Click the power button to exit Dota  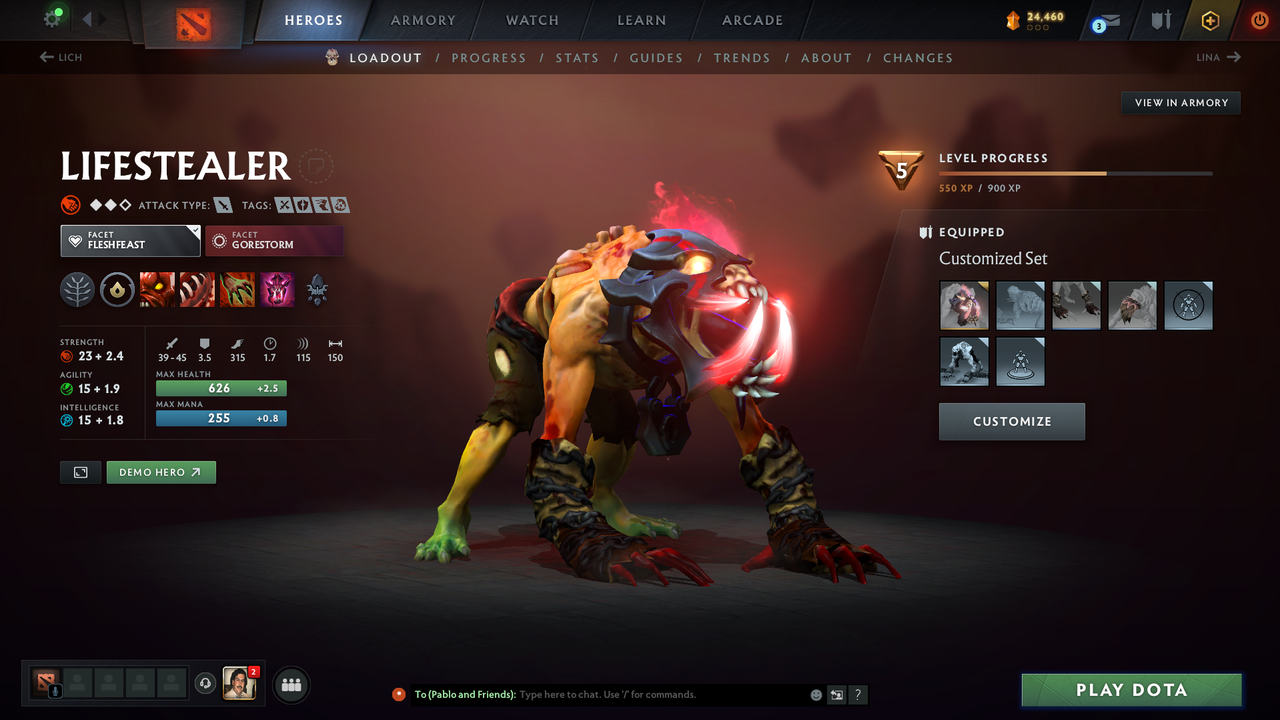(x=1259, y=20)
